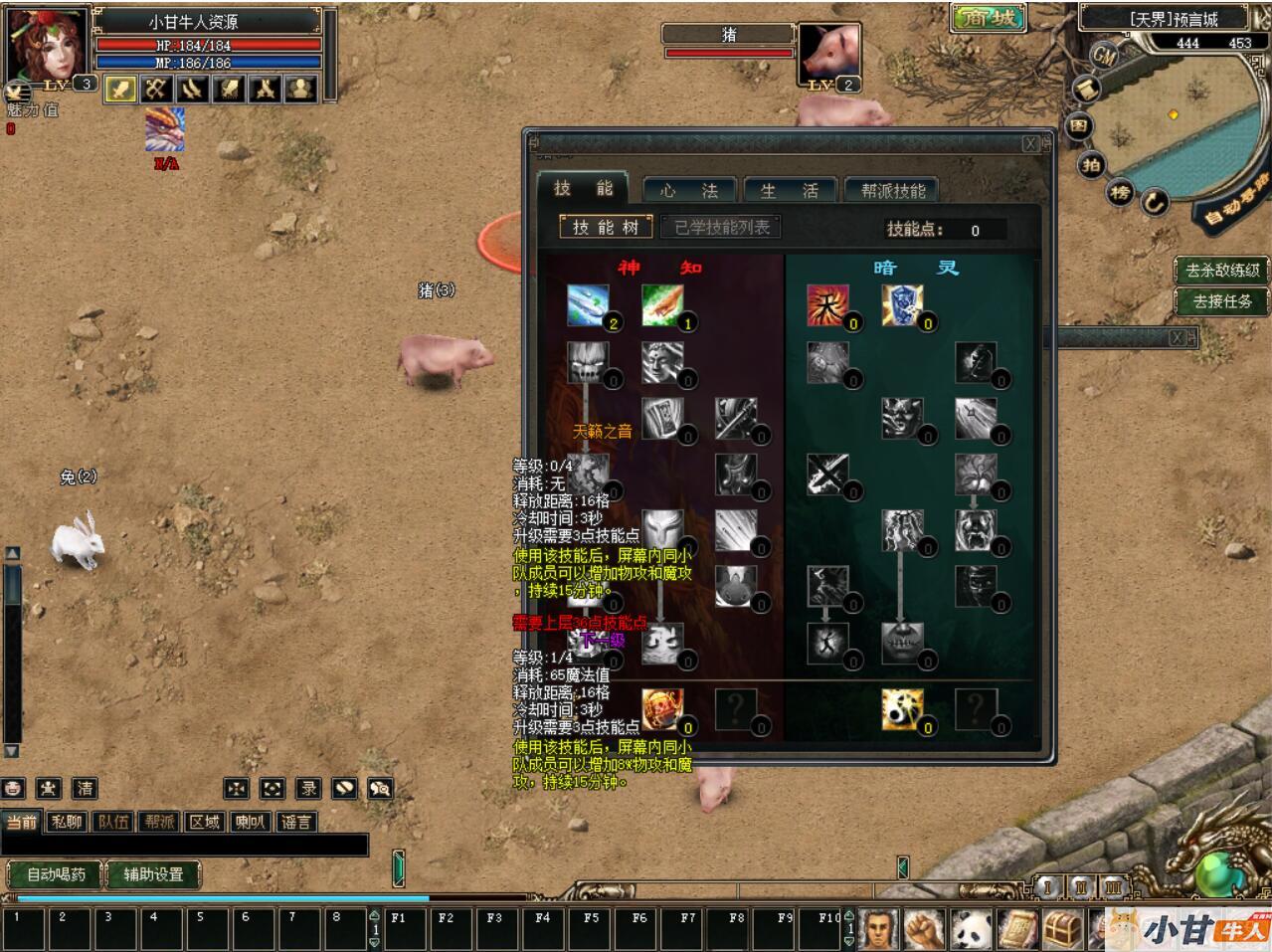The width and height of the screenshot is (1272, 952).
Task: Select the 帮派技能 tab
Action: coord(892,190)
